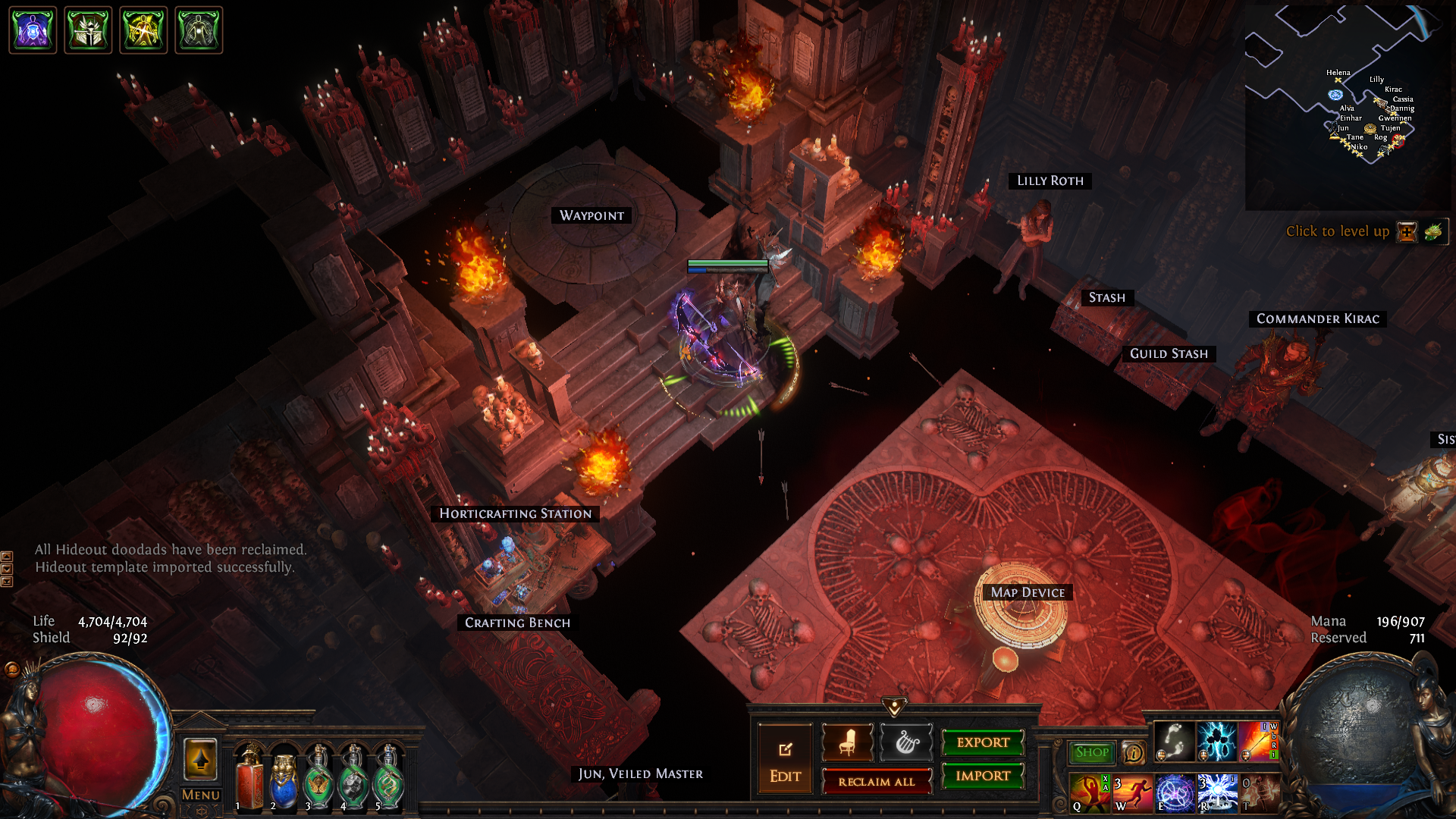The image size is (1456, 819).
Task: Open the chair decorations button
Action: coord(848,742)
